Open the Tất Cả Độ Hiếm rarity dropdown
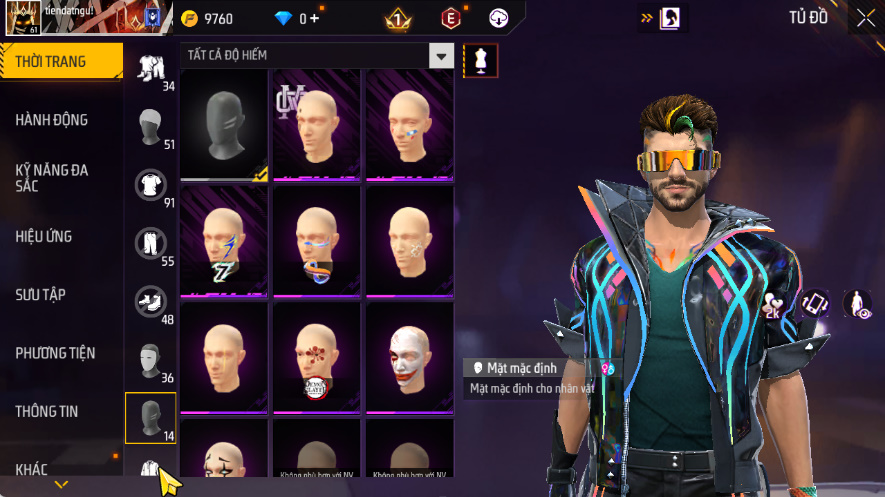Viewport: 885px width, 497px height. pos(441,56)
